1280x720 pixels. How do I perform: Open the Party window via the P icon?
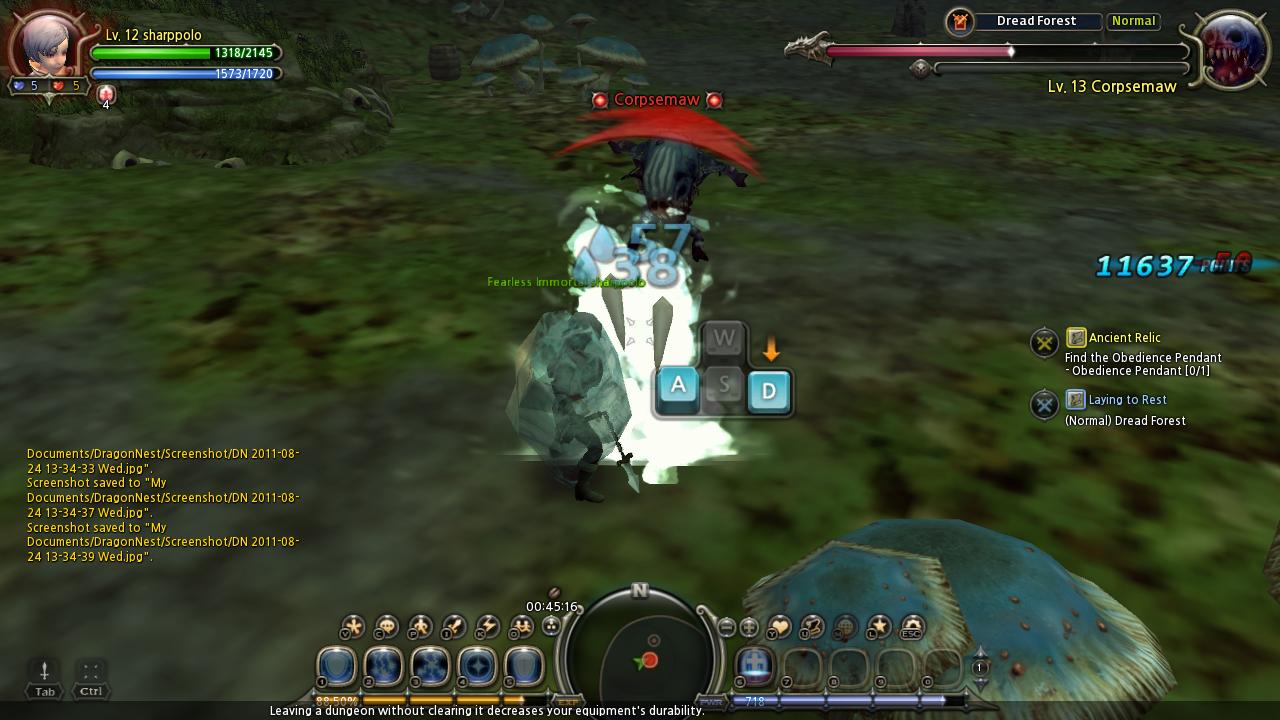418,626
